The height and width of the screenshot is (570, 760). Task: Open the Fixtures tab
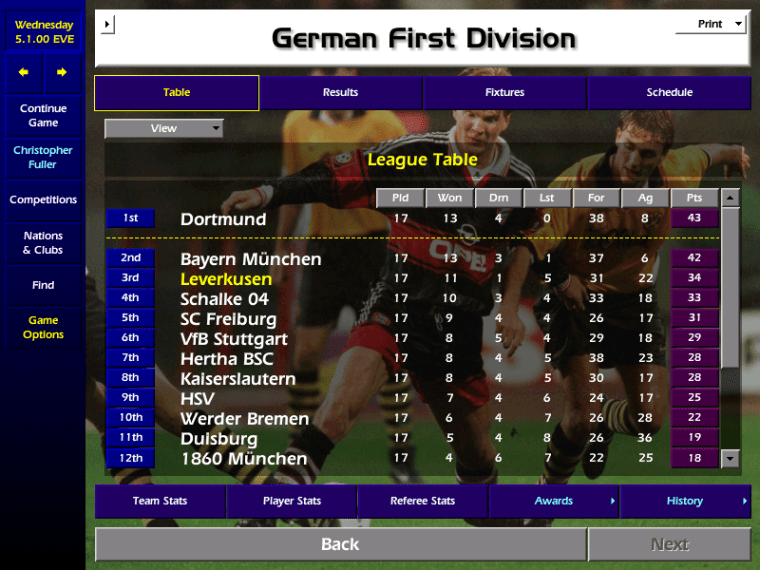[505, 93]
